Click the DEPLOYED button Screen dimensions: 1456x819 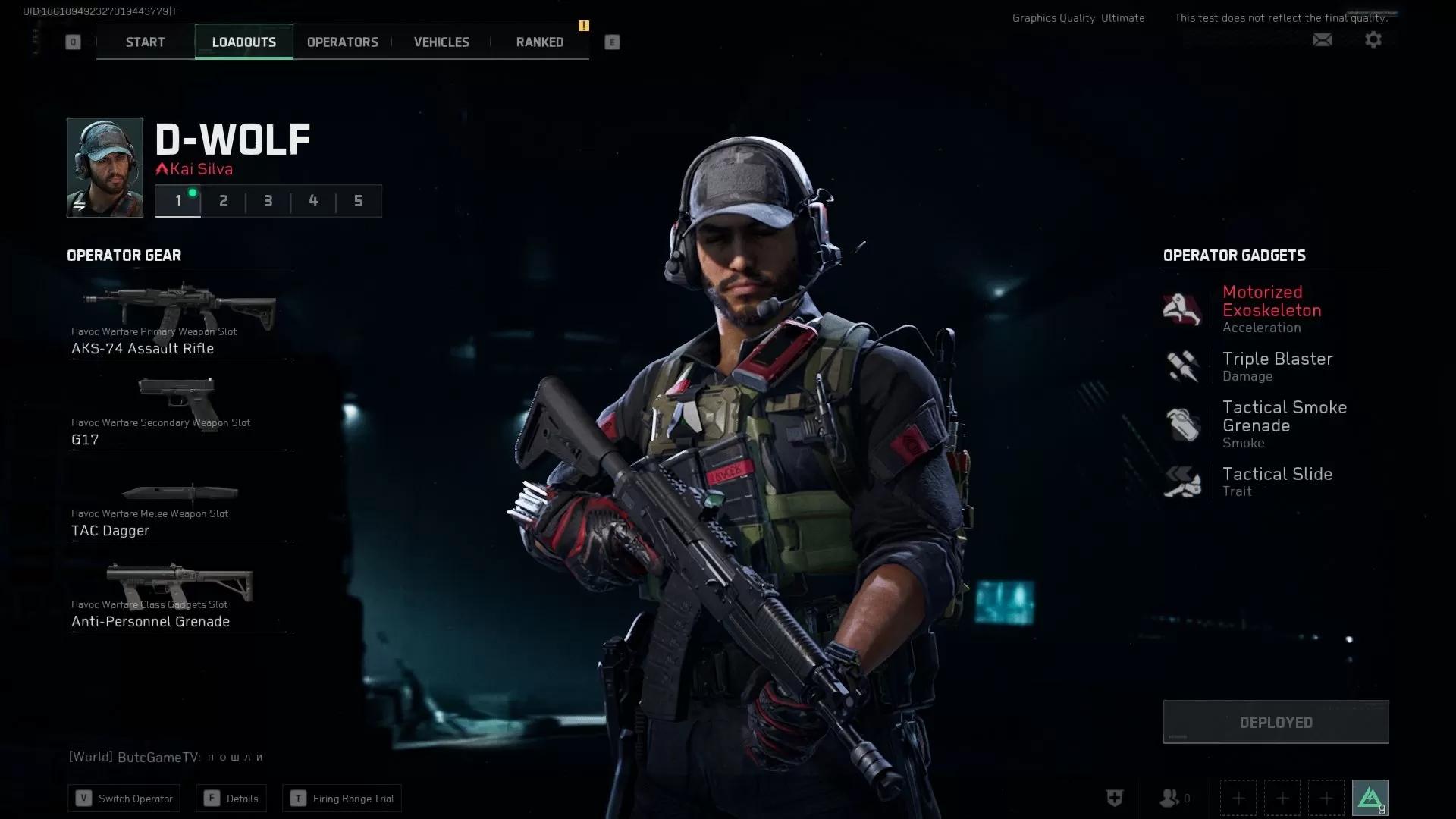pyautogui.click(x=1276, y=721)
